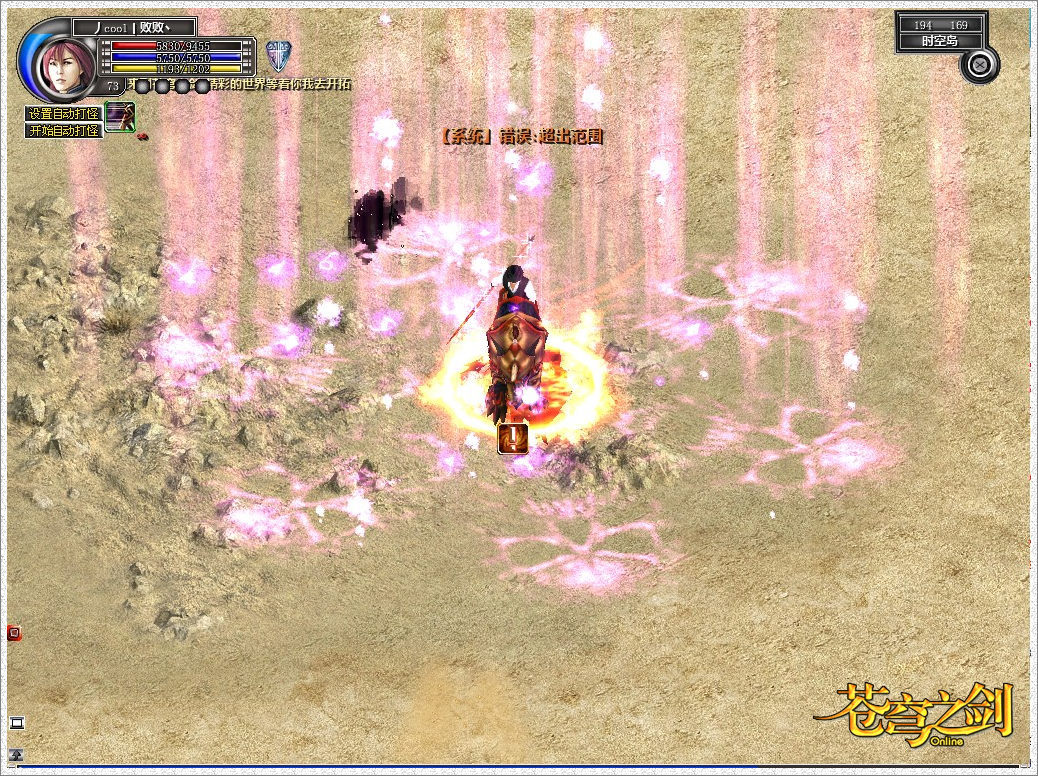
Task: Click the small red square icon on the left edge
Action: (14, 632)
